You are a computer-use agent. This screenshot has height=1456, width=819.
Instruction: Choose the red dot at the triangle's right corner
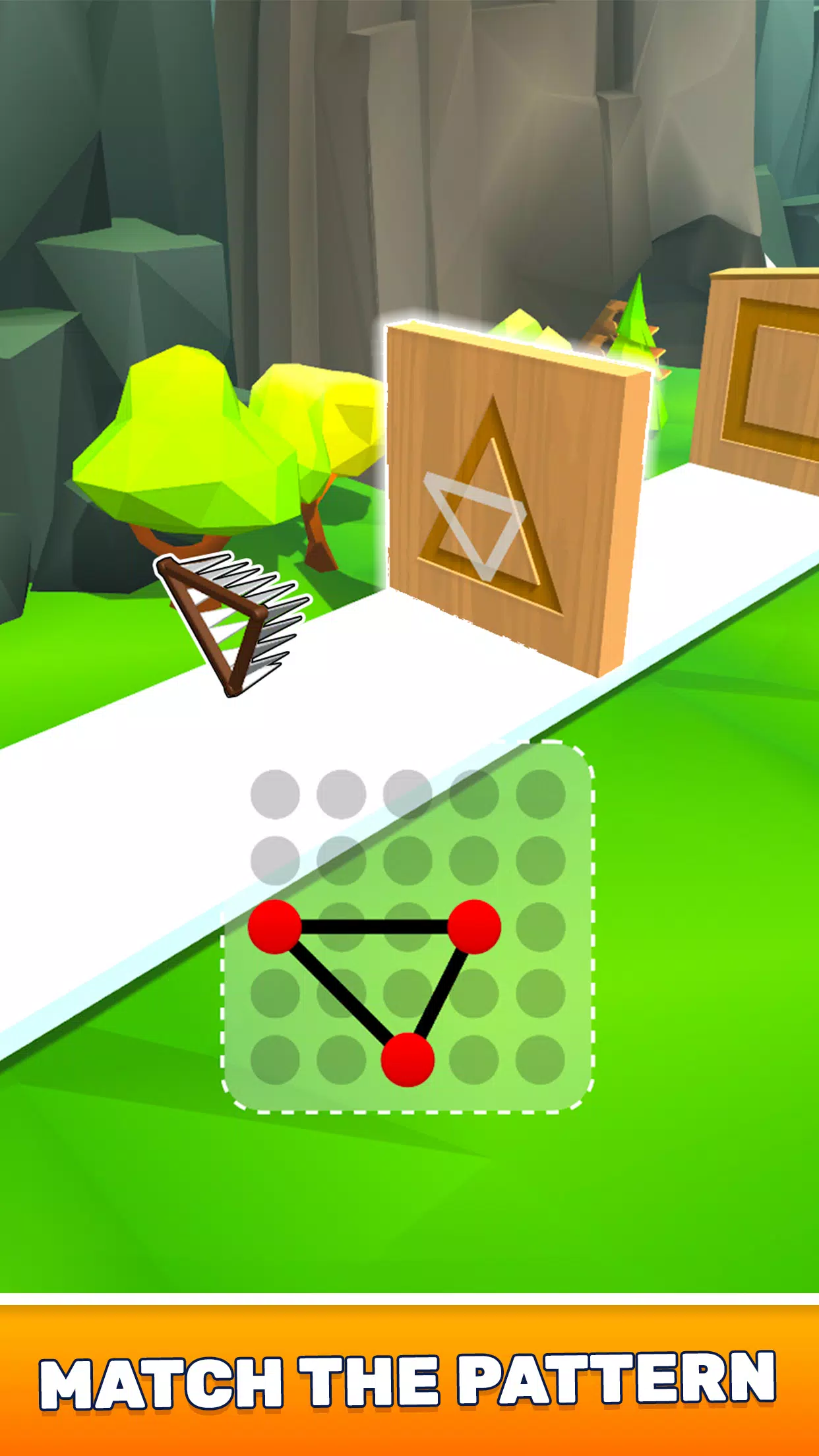coord(474,926)
